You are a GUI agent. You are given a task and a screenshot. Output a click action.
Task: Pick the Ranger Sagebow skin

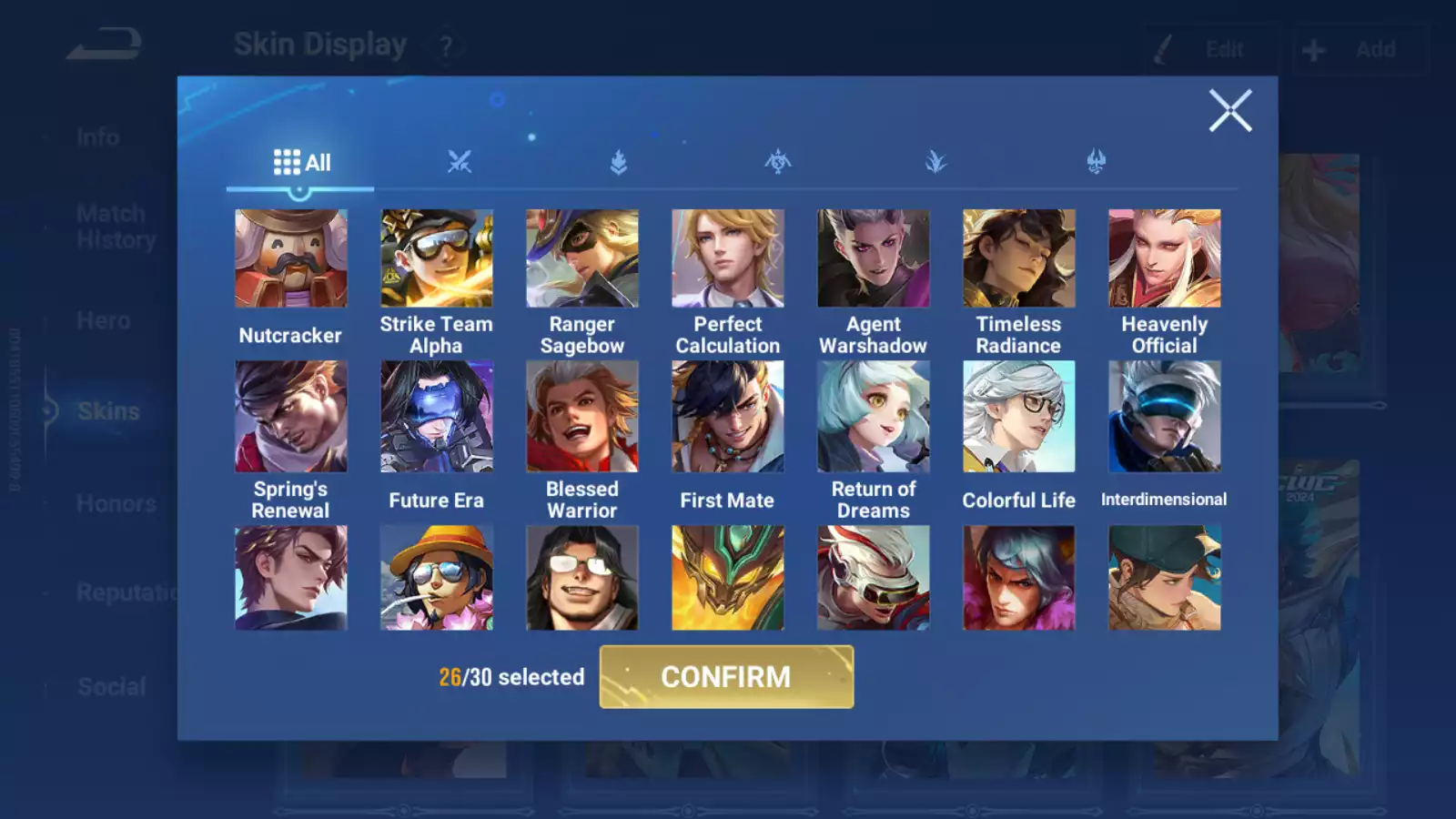pos(582,258)
